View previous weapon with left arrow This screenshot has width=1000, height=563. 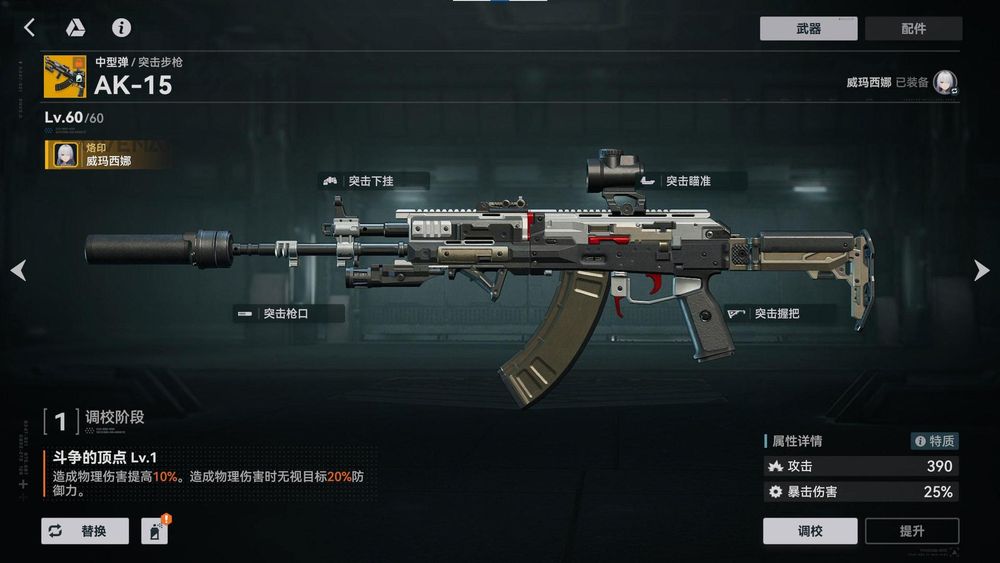[x=18, y=270]
